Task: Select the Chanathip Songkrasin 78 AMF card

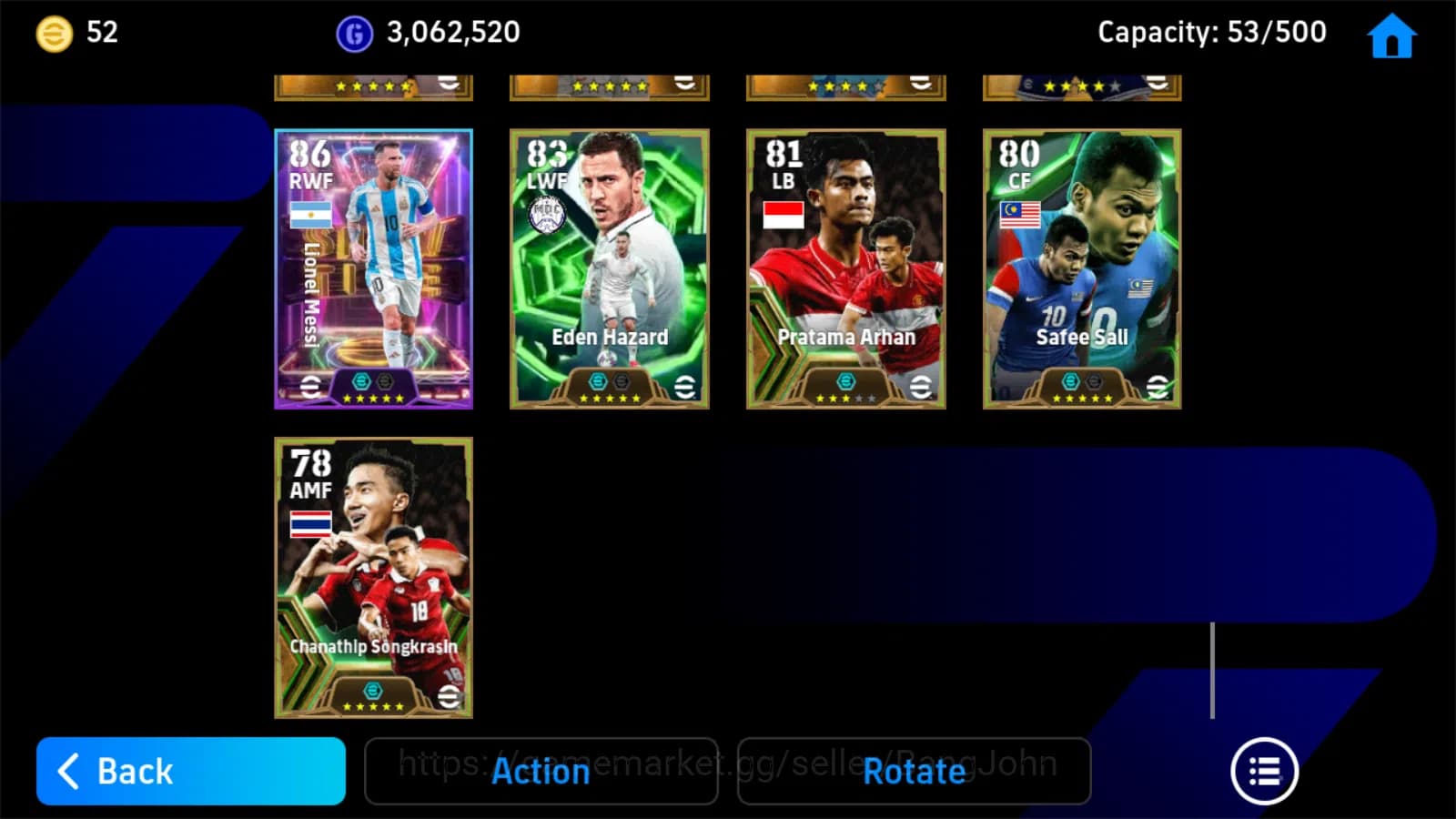Action: point(372,578)
